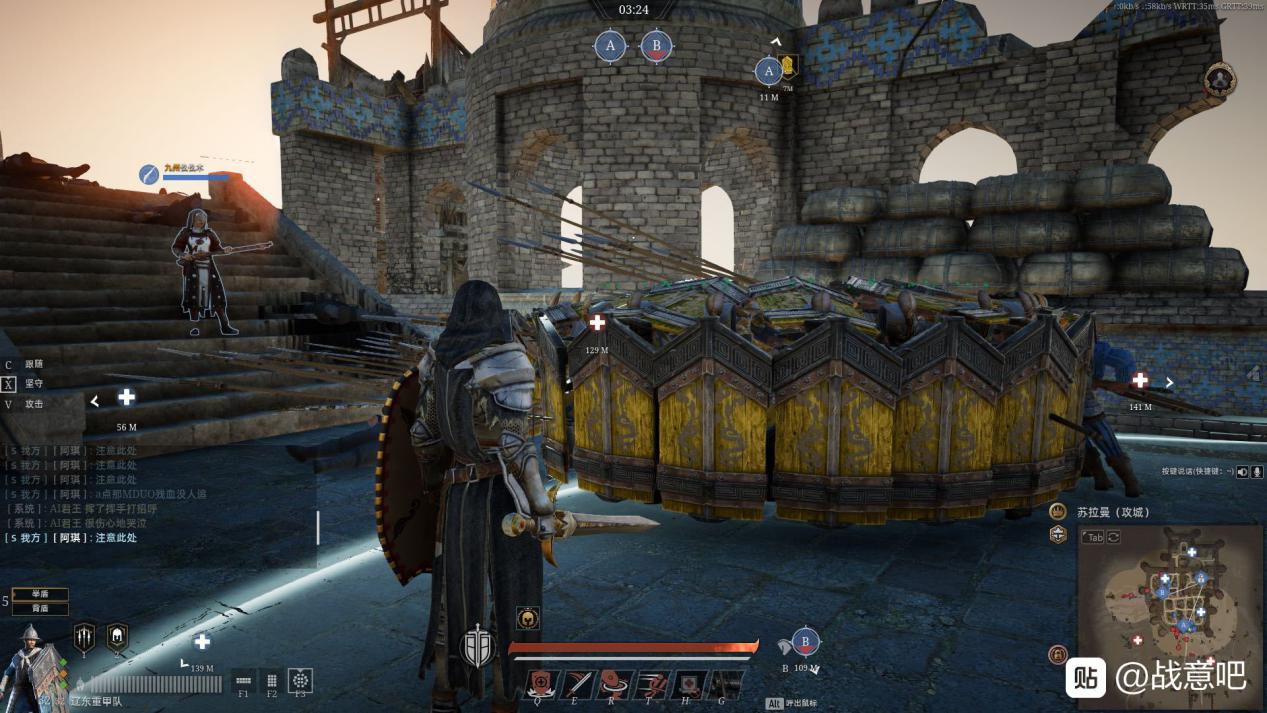Use the E sword slash skill
Viewport: 1267px width, 713px height.
[x=579, y=684]
